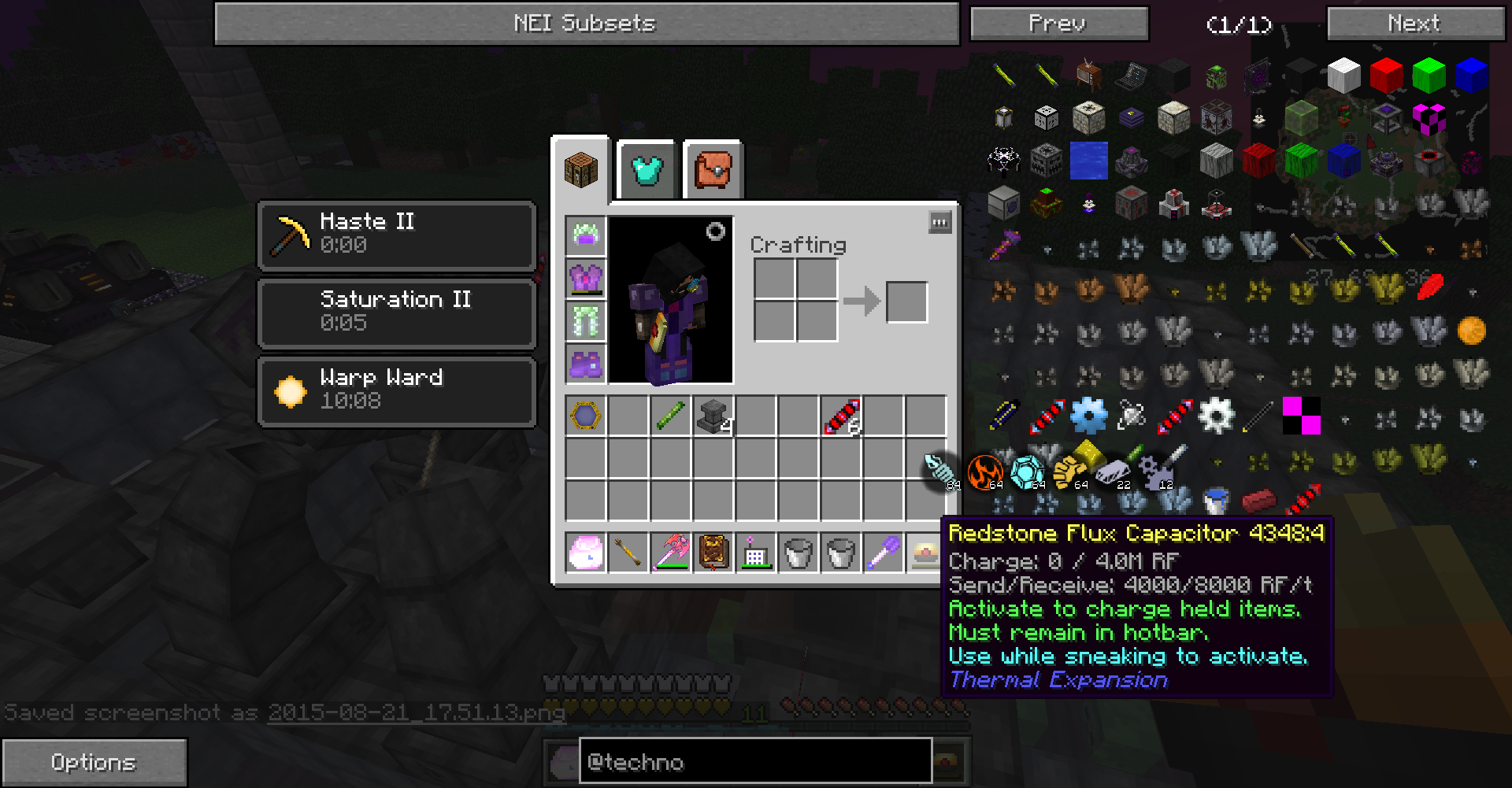This screenshot has height=788, width=1512.
Task: Open the NEI Subsets dropdown
Action: tap(586, 24)
